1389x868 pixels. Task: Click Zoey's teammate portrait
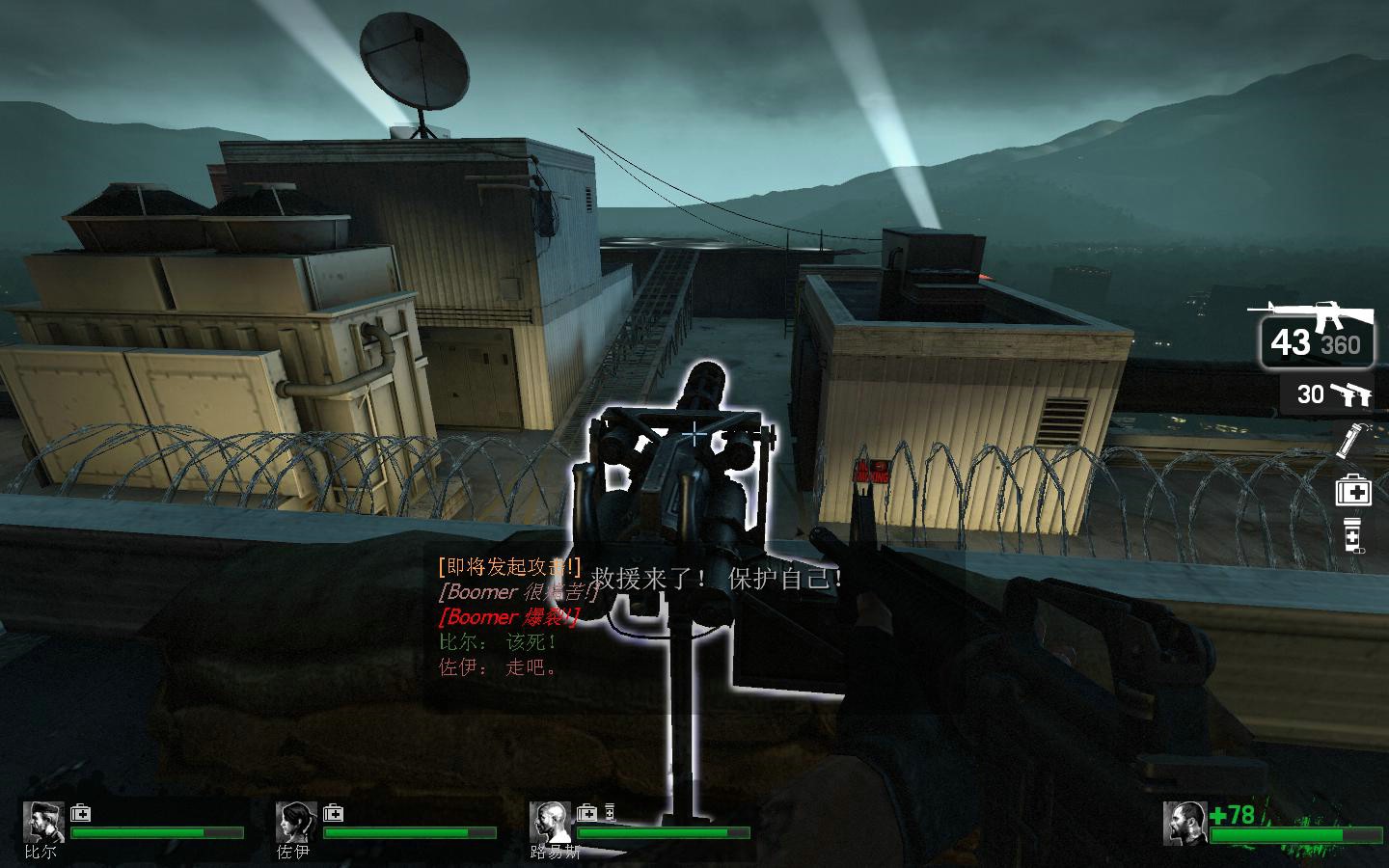pyautogui.click(x=295, y=823)
